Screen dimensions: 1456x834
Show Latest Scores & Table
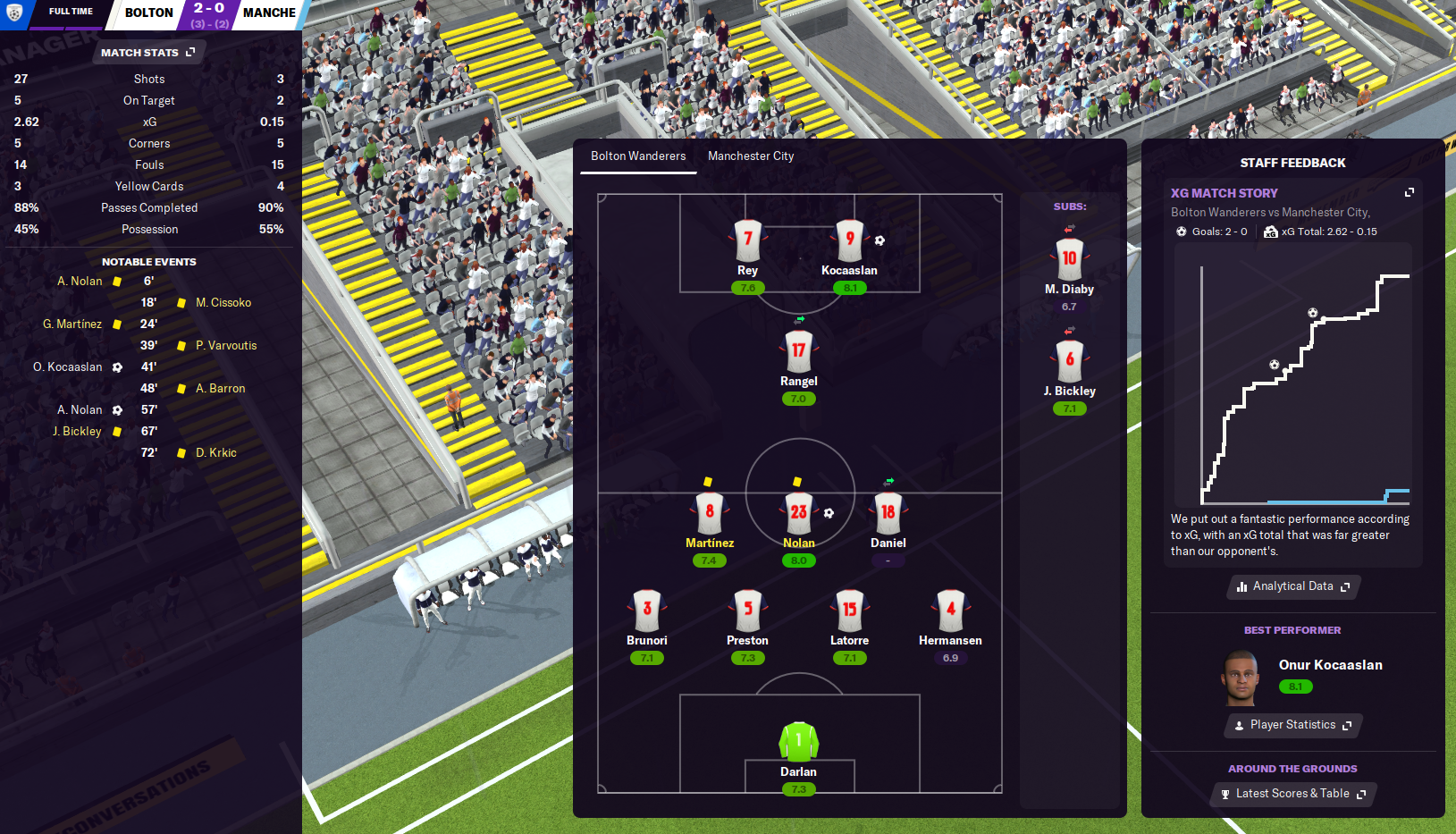pyautogui.click(x=1292, y=794)
